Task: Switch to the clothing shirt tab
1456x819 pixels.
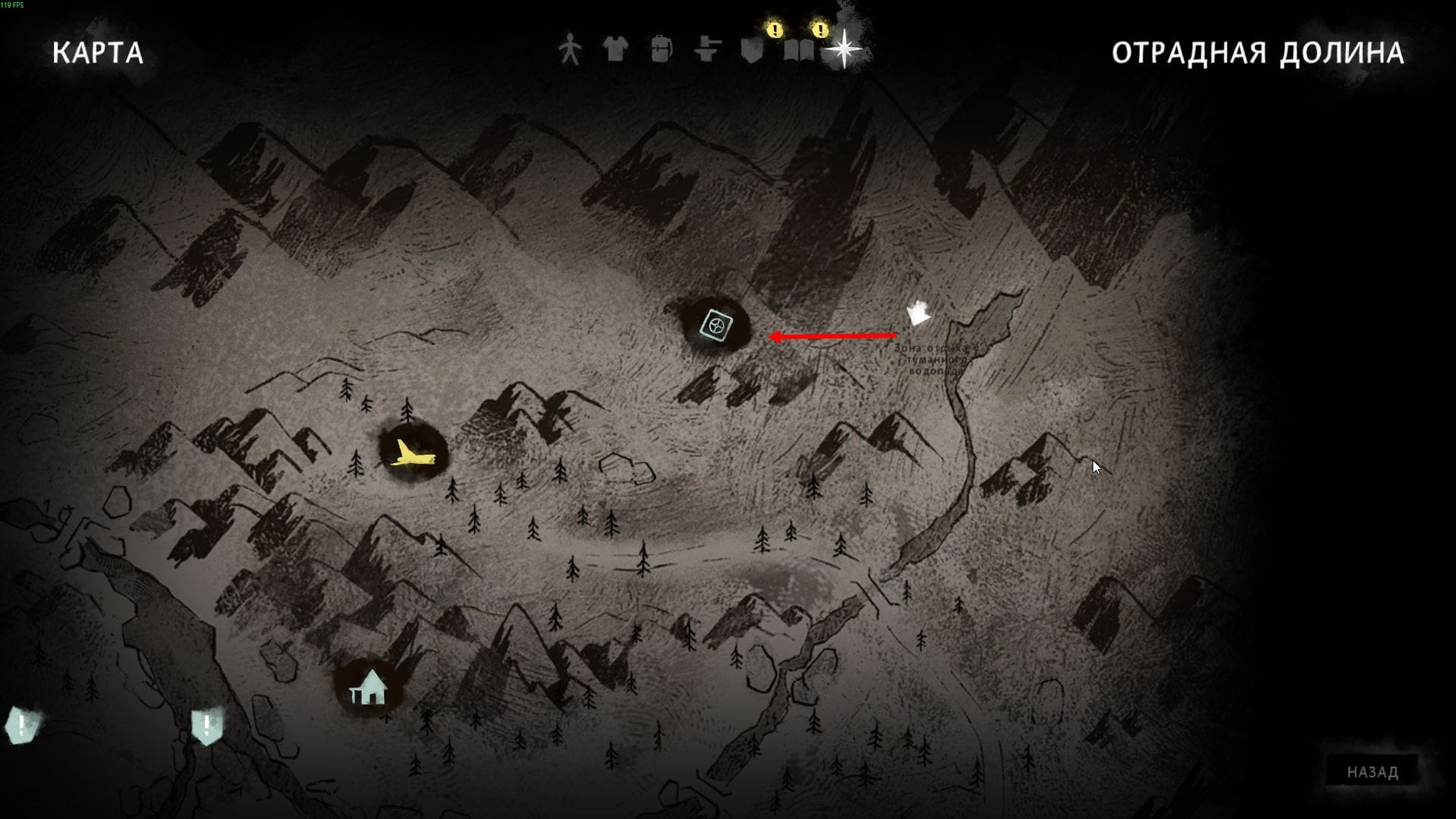Action: [615, 49]
